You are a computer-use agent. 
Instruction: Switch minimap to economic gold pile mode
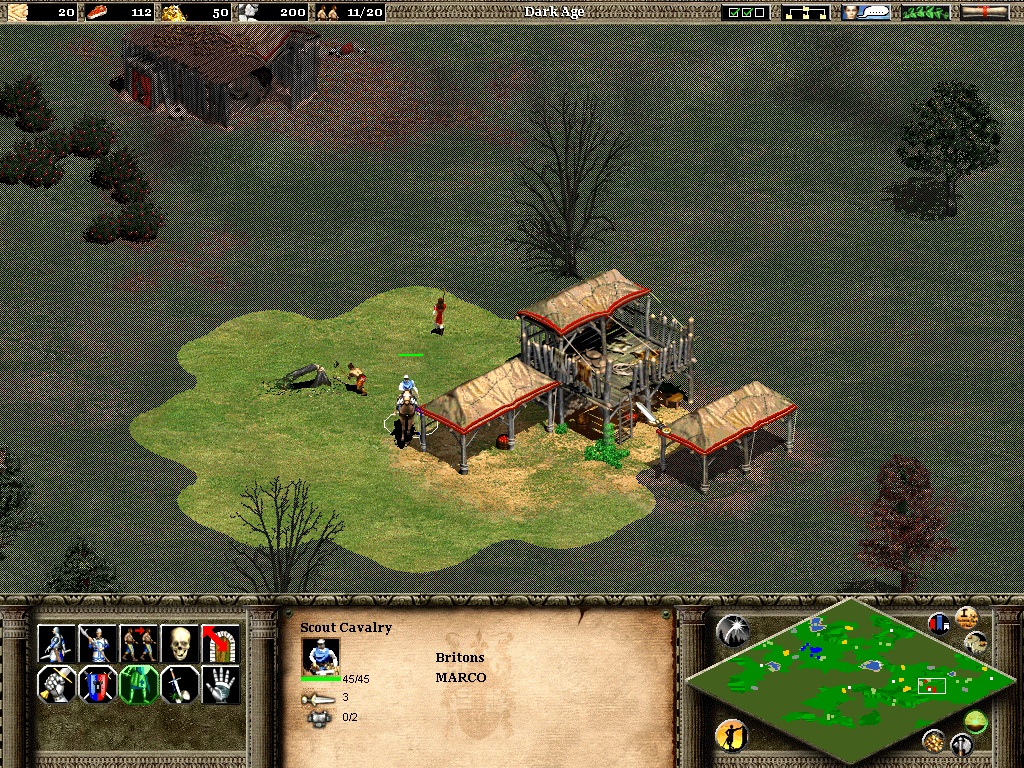934,740
